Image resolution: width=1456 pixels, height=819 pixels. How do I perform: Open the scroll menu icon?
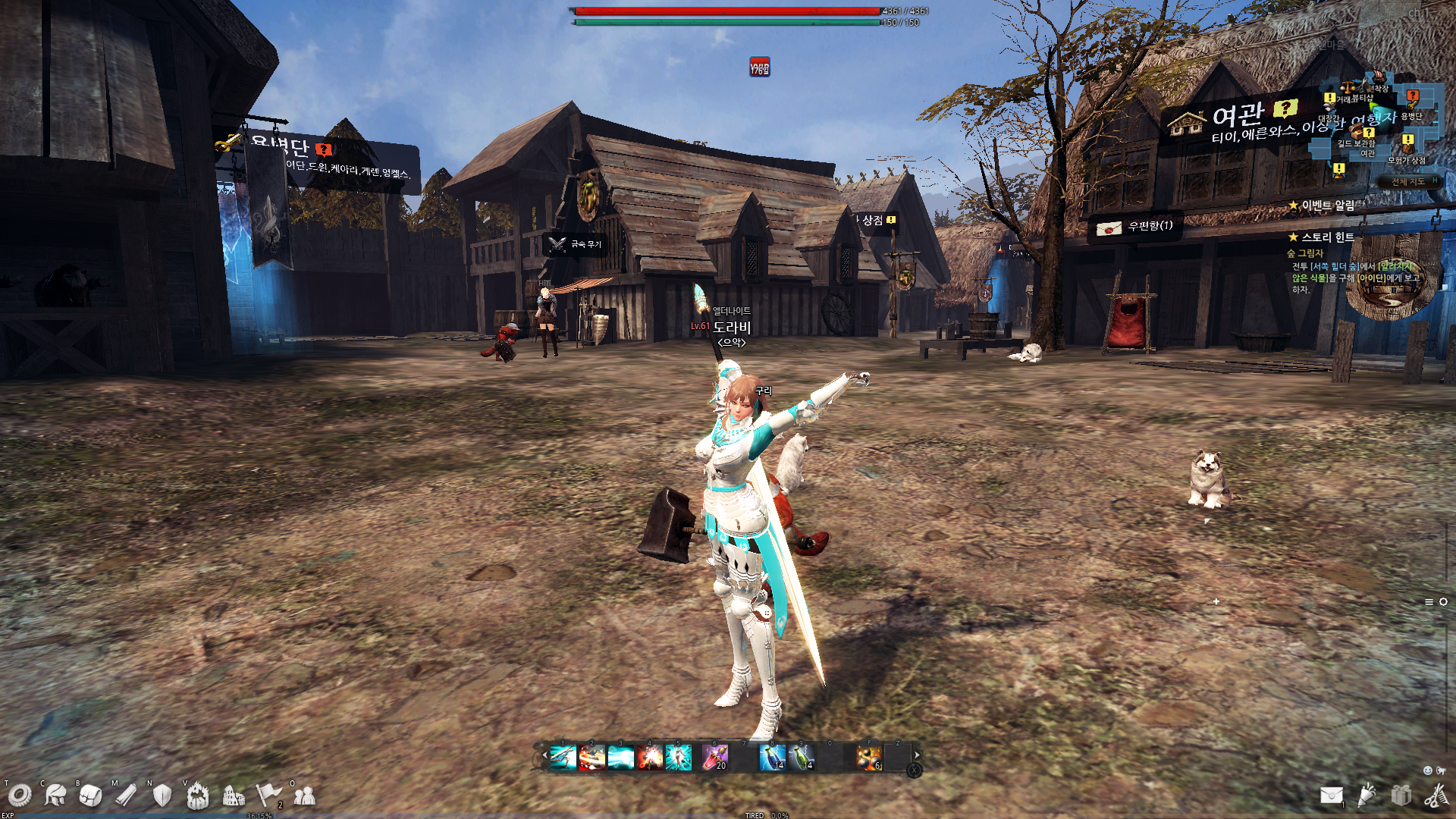click(x=126, y=795)
